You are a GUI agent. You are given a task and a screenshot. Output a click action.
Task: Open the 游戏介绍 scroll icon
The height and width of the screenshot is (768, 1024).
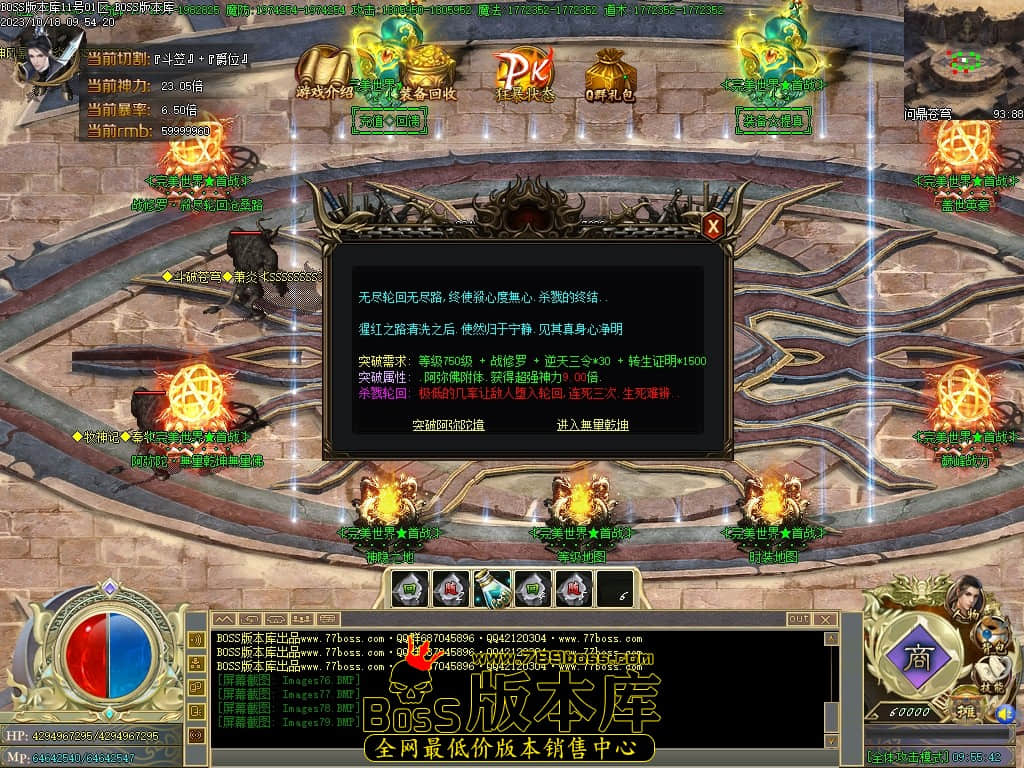coord(325,72)
